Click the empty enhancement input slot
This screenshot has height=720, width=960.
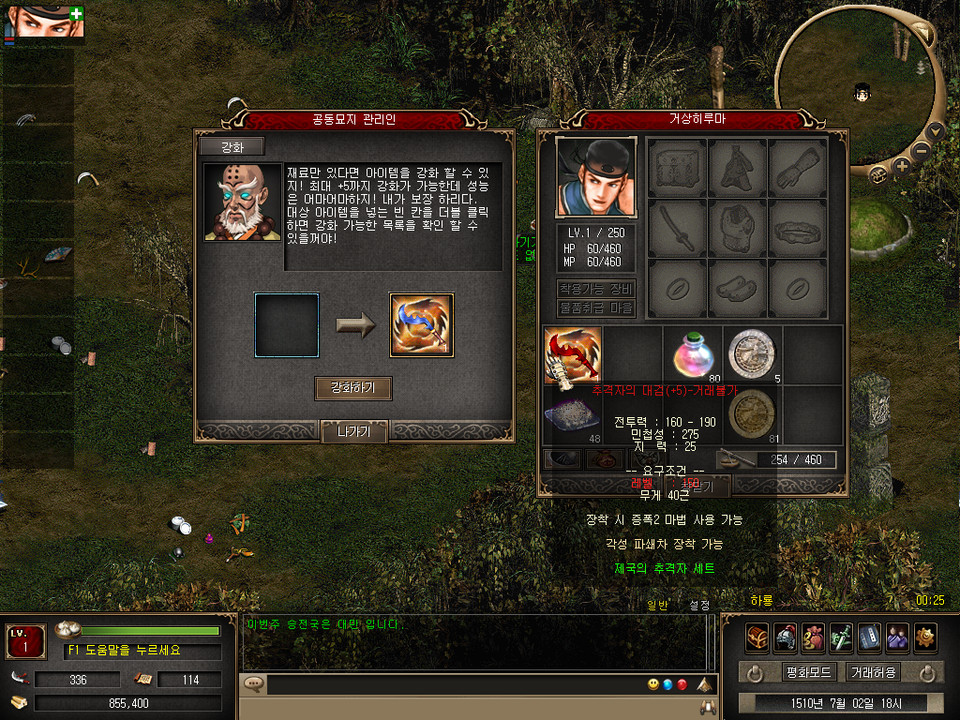pos(287,325)
